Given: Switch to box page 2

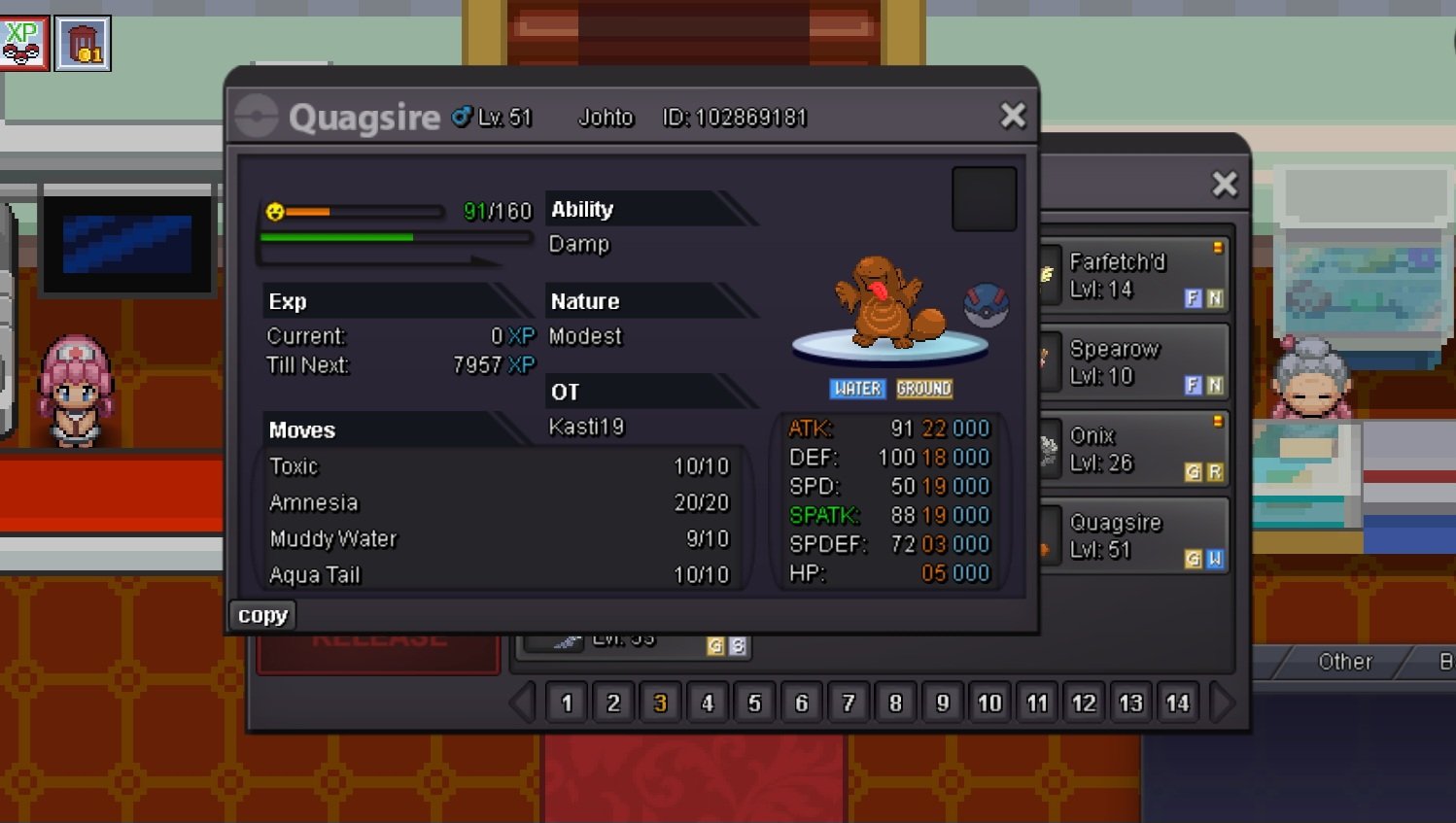Looking at the screenshot, I should click(613, 703).
